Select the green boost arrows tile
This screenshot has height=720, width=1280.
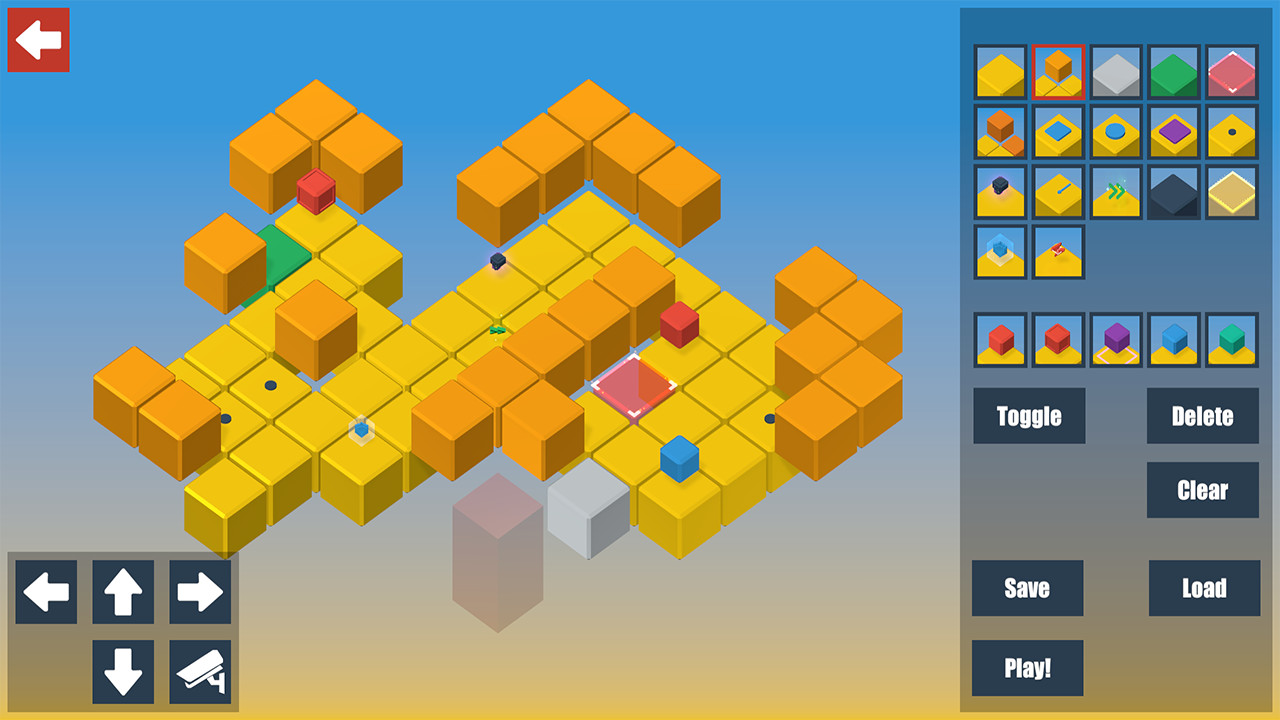pyautogui.click(x=1115, y=192)
